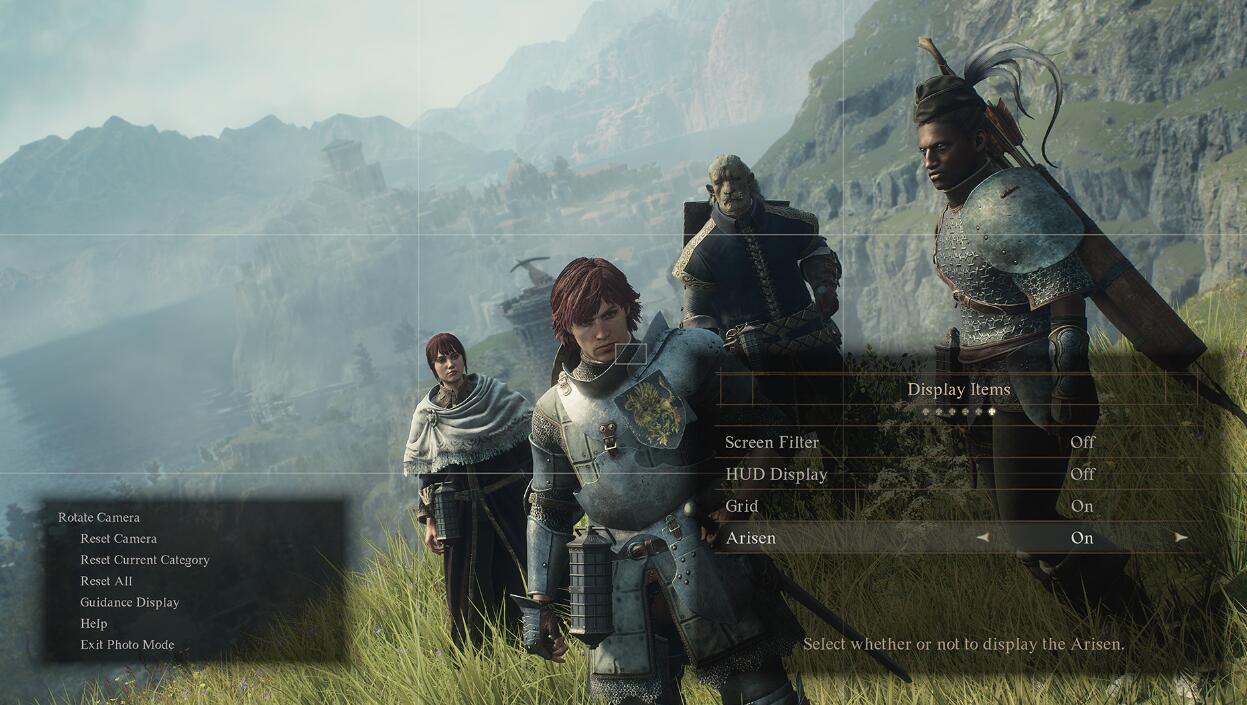1247x705 pixels.
Task: Exit Photo Mode
Action: coord(127,645)
